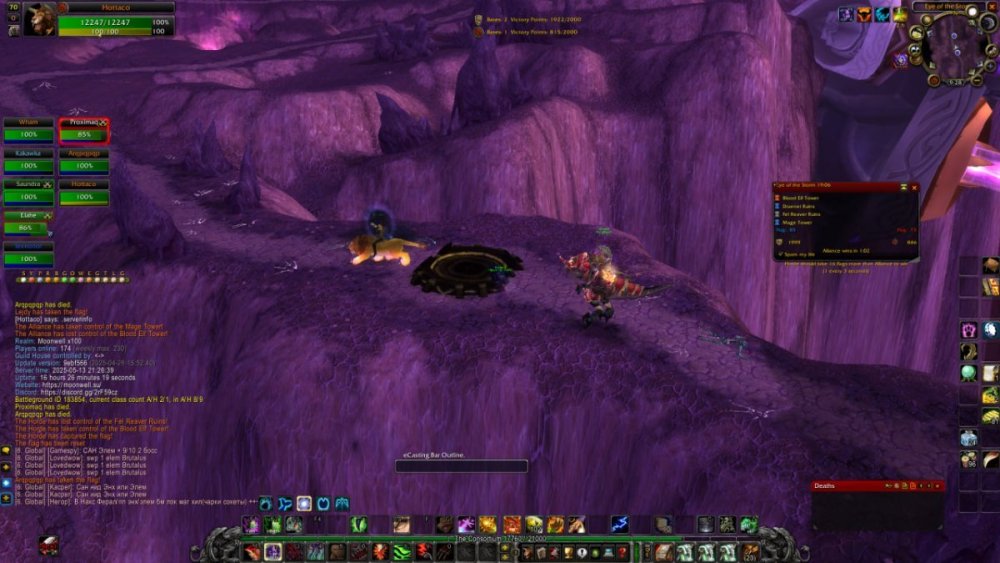The height and width of the screenshot is (563, 1000).
Task: Select Blood Elf Tower in tracker list
Action: tap(800, 198)
